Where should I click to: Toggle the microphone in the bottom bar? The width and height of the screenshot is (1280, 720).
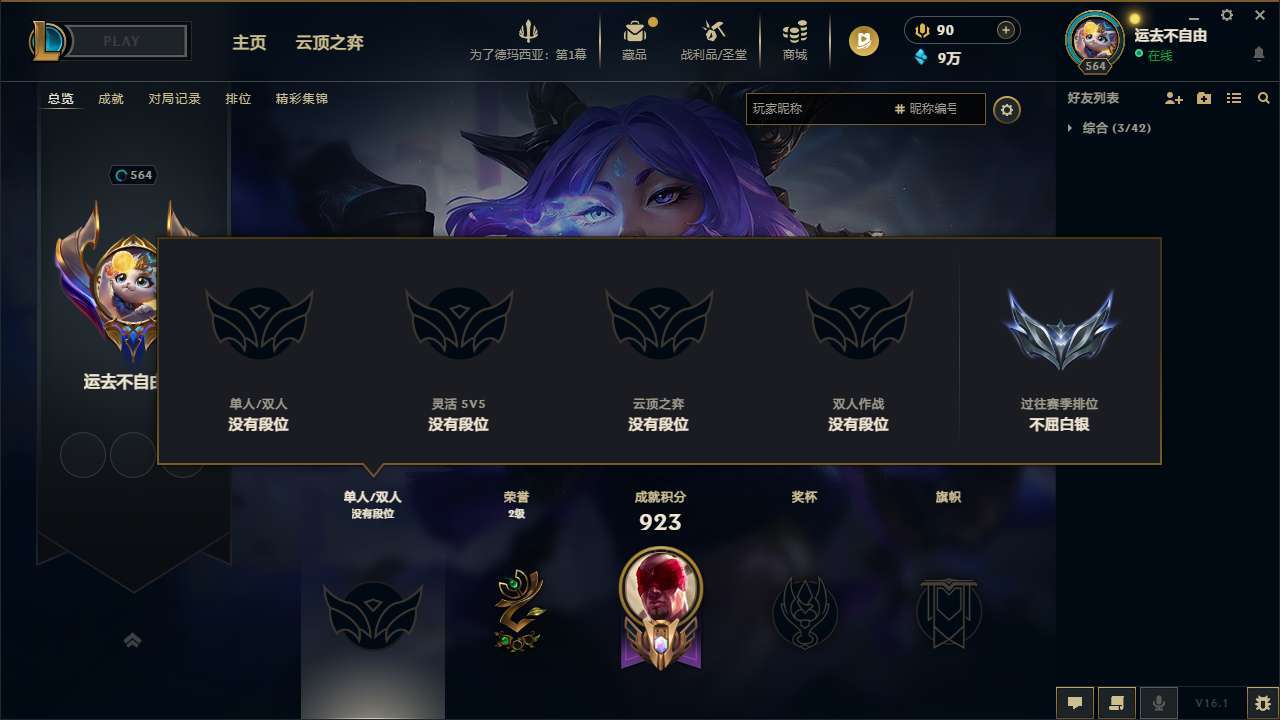pyautogui.click(x=1159, y=702)
